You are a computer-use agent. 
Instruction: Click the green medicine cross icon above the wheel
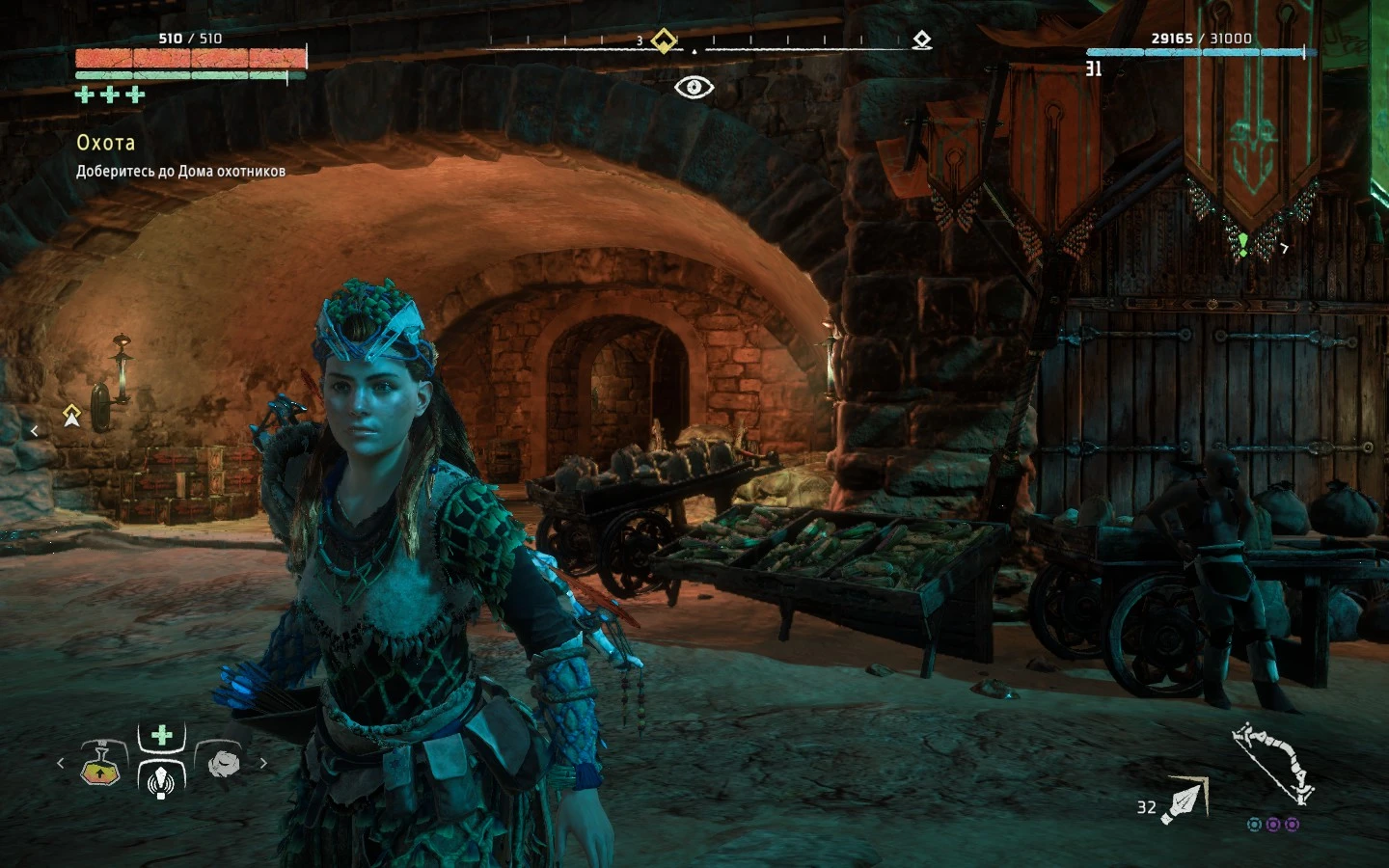point(159,733)
